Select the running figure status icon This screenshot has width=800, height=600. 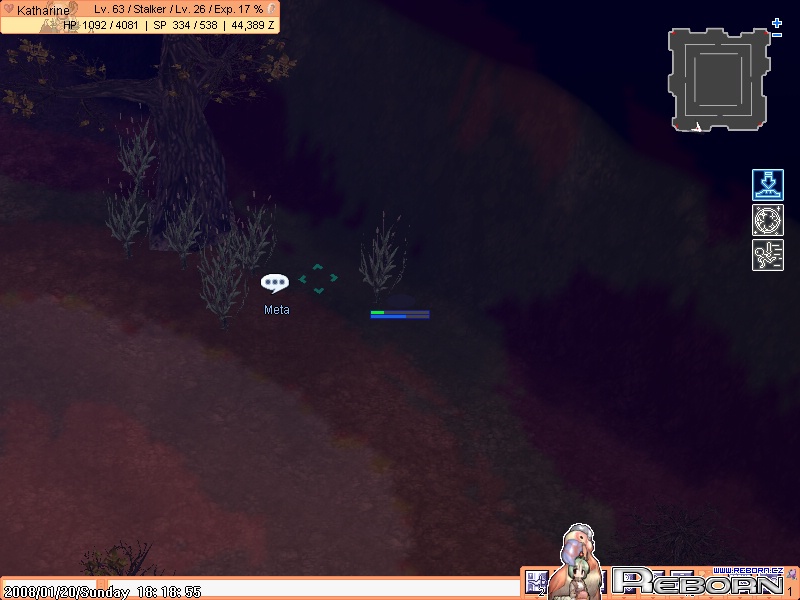[x=768, y=255]
